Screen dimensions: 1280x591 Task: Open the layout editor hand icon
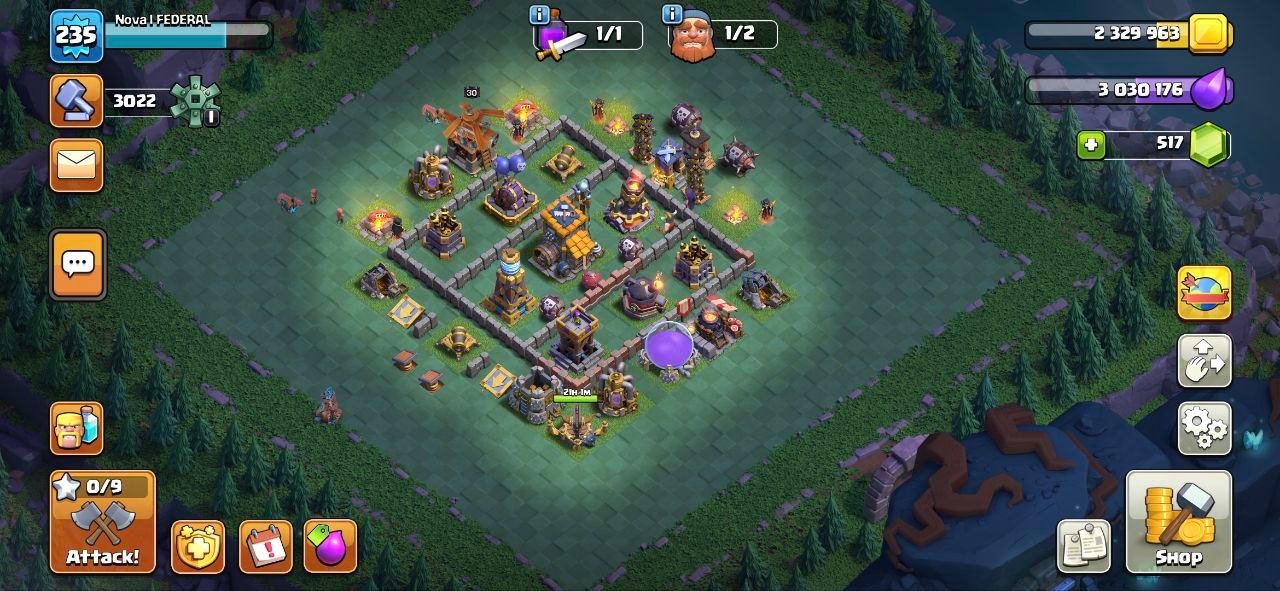pyautogui.click(x=1204, y=361)
